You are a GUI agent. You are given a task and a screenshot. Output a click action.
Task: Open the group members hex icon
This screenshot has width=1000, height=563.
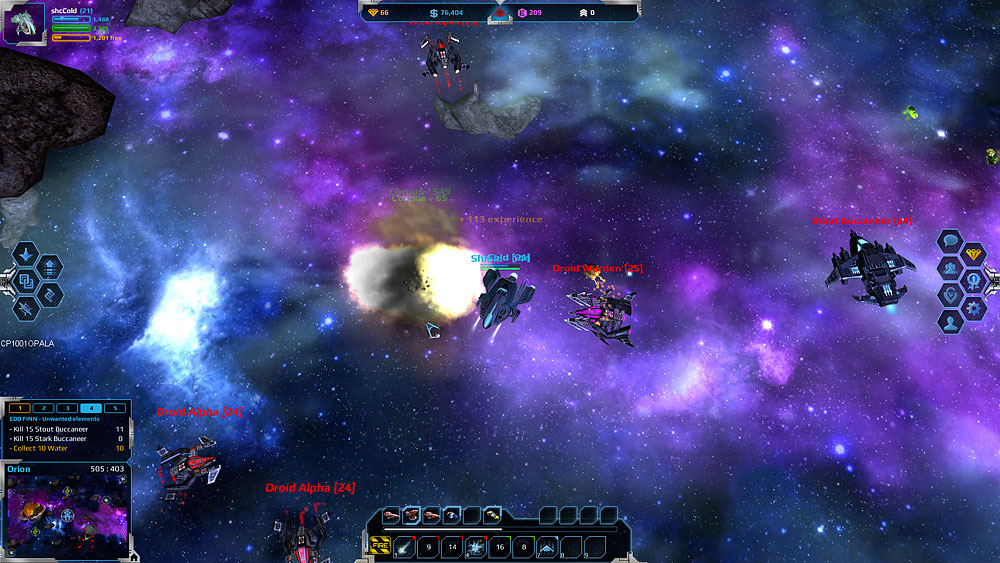(x=950, y=269)
